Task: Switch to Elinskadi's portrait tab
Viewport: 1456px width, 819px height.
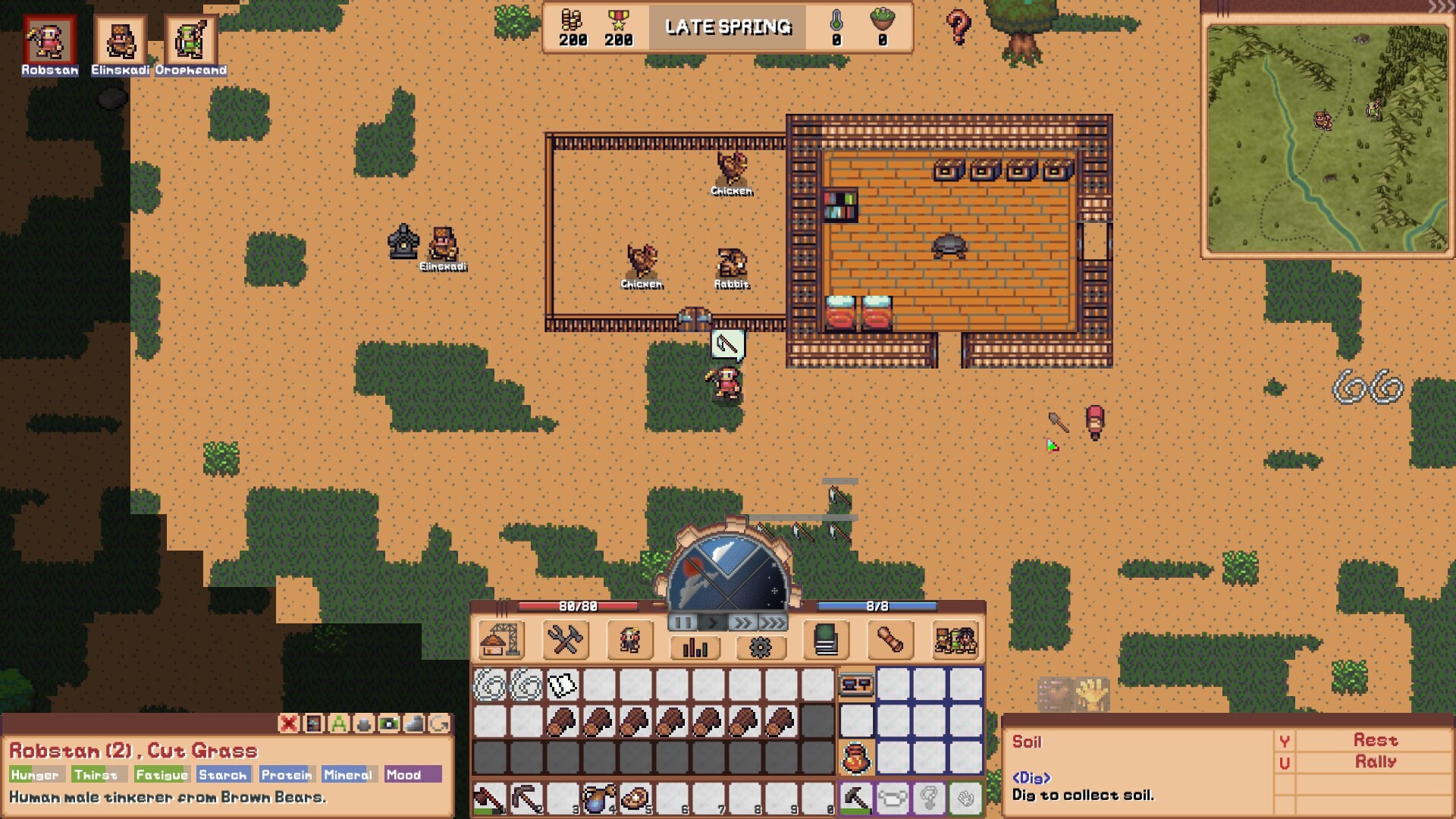Action: (x=118, y=39)
